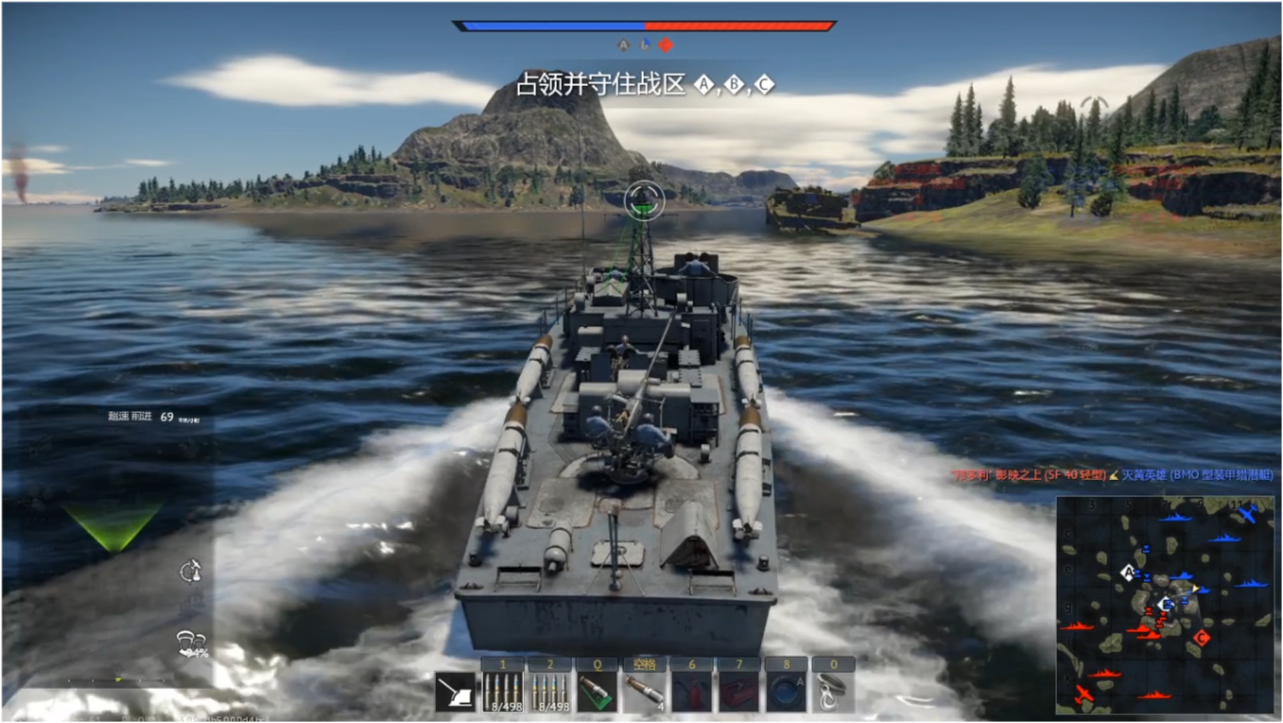This screenshot has width=1283, height=723.
Task: Click the red capture zone icon under score bar
Action: tap(665, 45)
